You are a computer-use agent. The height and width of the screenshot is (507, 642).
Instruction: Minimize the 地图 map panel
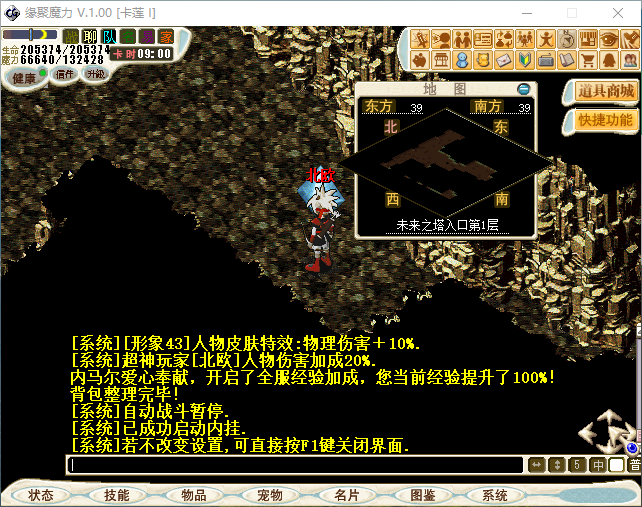(524, 89)
